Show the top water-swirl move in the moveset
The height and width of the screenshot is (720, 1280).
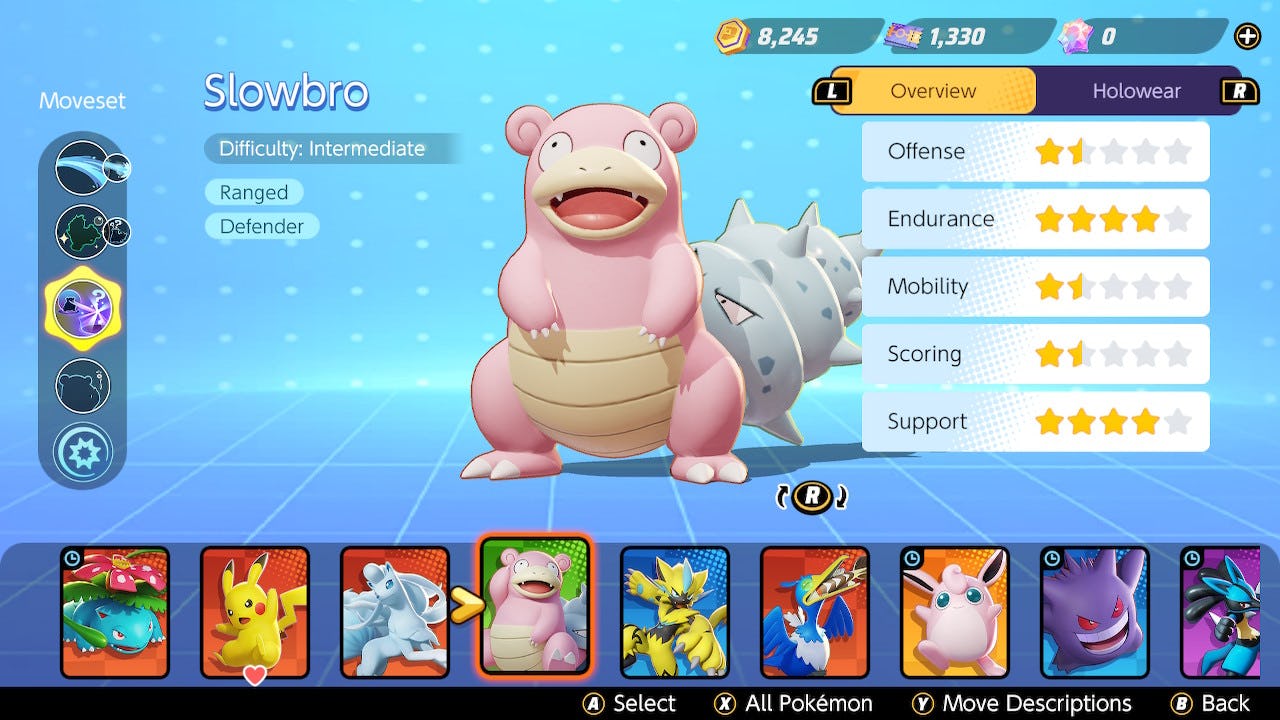coord(82,167)
